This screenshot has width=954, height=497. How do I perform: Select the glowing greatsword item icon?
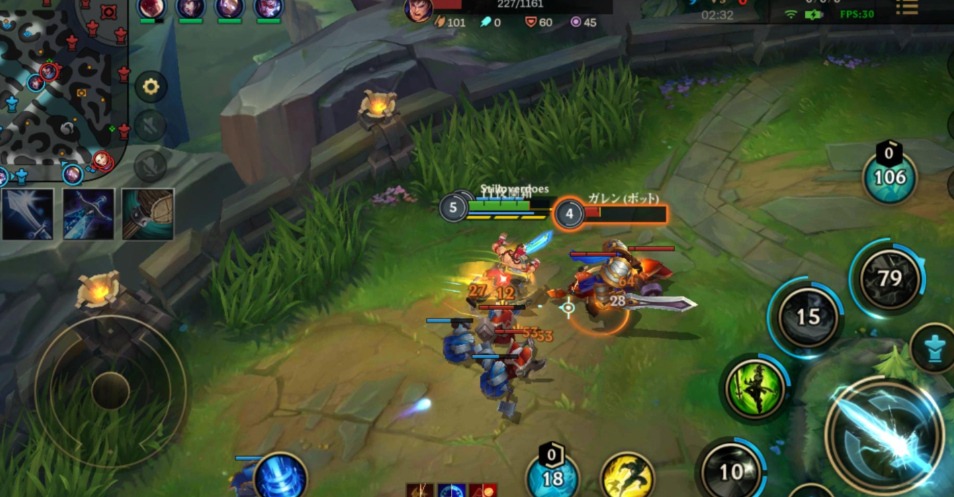(x=27, y=214)
